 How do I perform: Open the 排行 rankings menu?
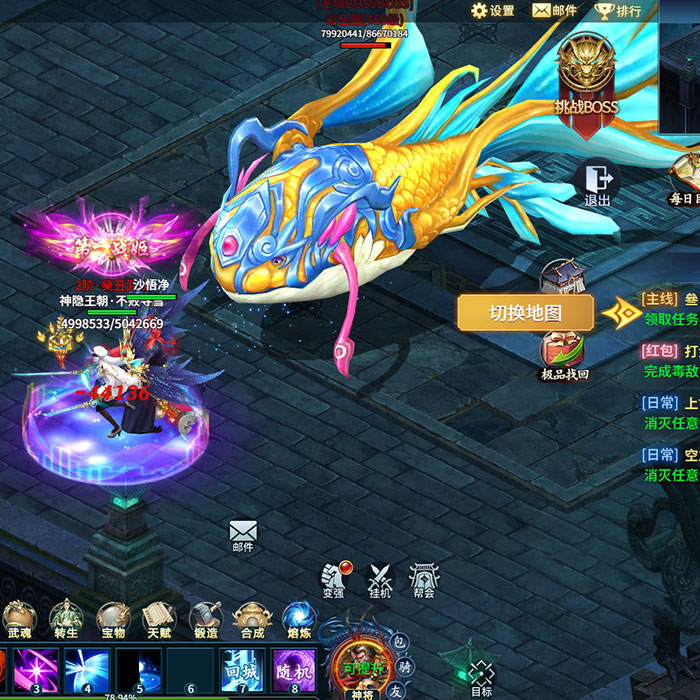pos(618,11)
